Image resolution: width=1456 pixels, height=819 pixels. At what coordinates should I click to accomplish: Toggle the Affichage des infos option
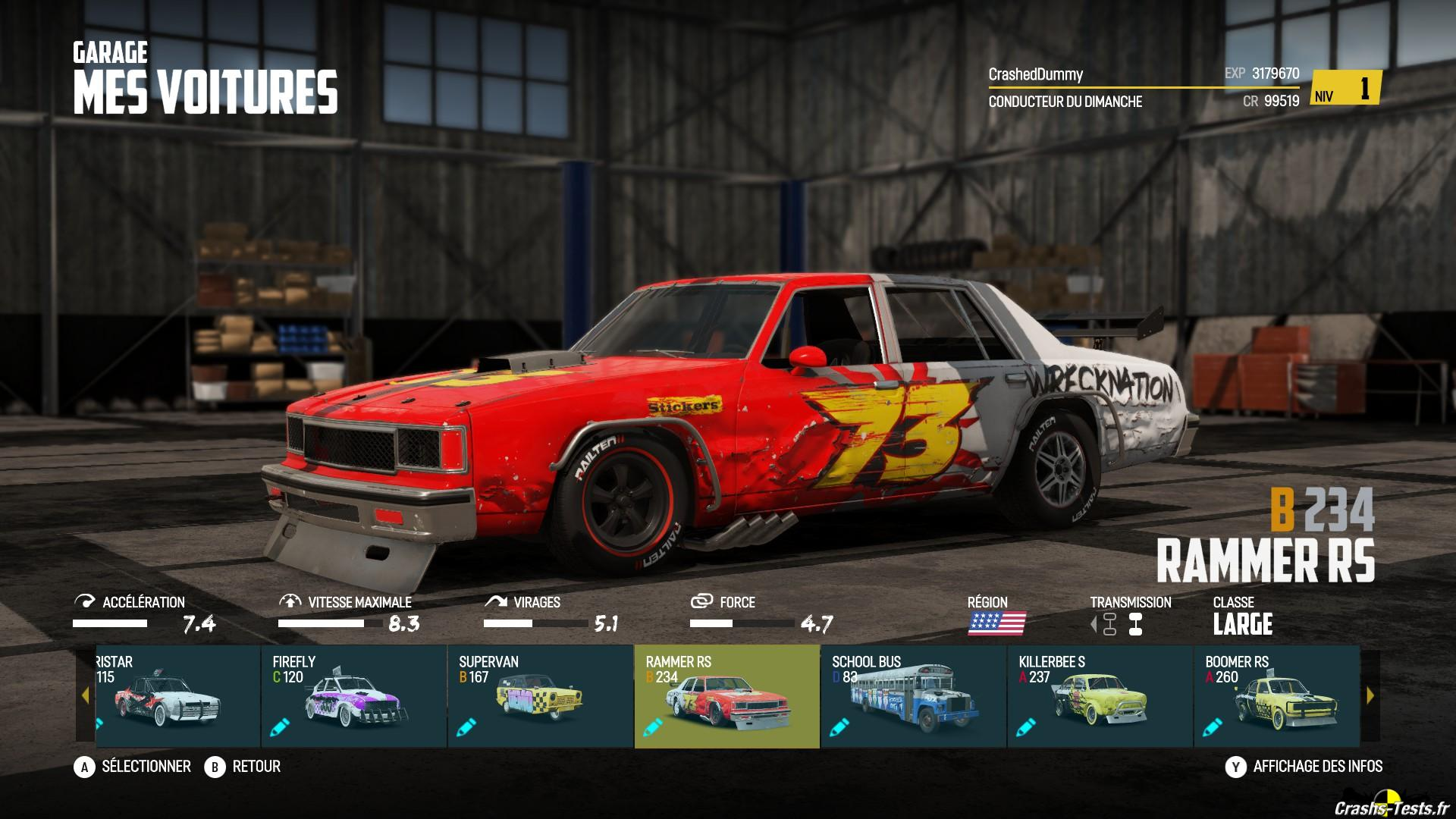(1304, 767)
